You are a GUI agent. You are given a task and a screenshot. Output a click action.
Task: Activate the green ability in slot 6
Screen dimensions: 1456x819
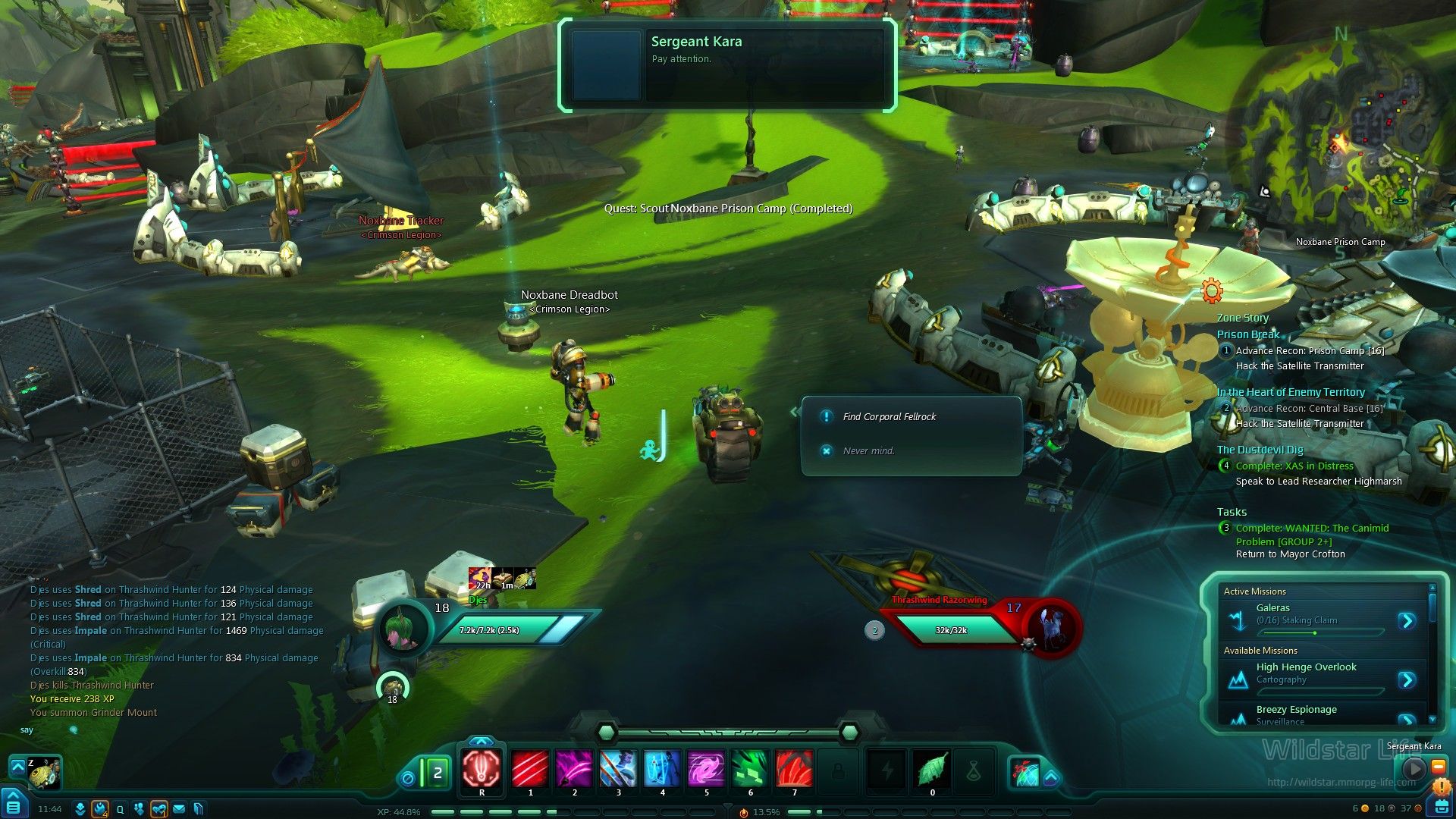pyautogui.click(x=750, y=769)
